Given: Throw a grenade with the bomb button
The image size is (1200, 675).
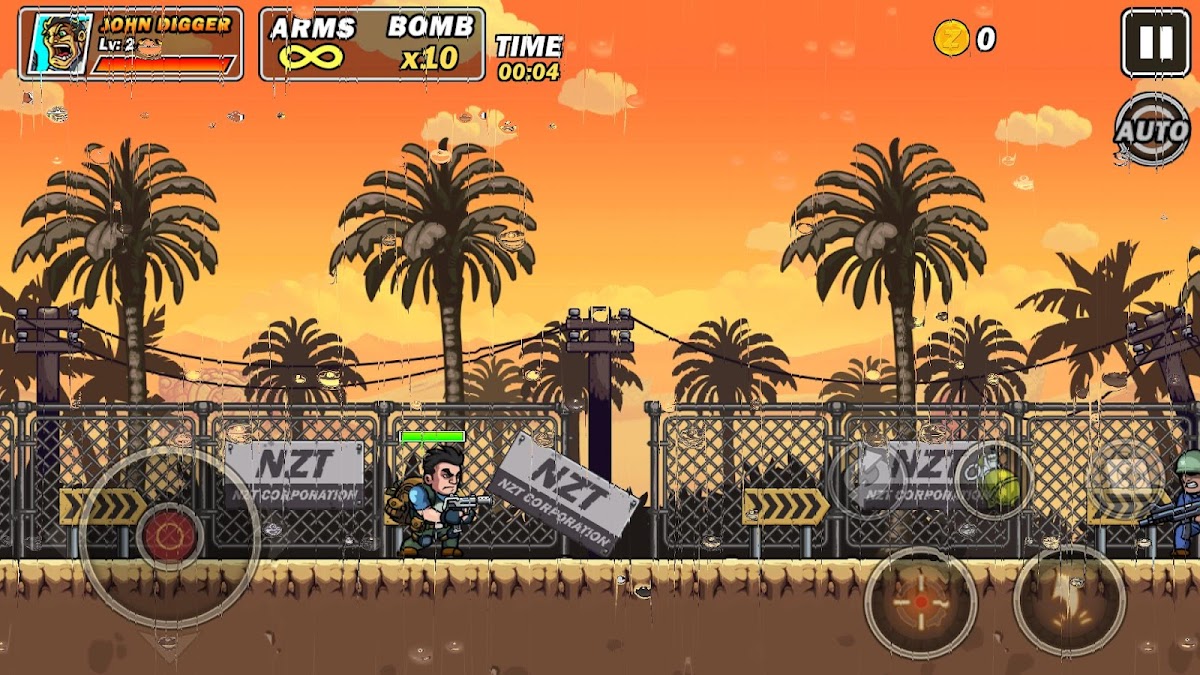Looking at the screenshot, I should pos(994,479).
